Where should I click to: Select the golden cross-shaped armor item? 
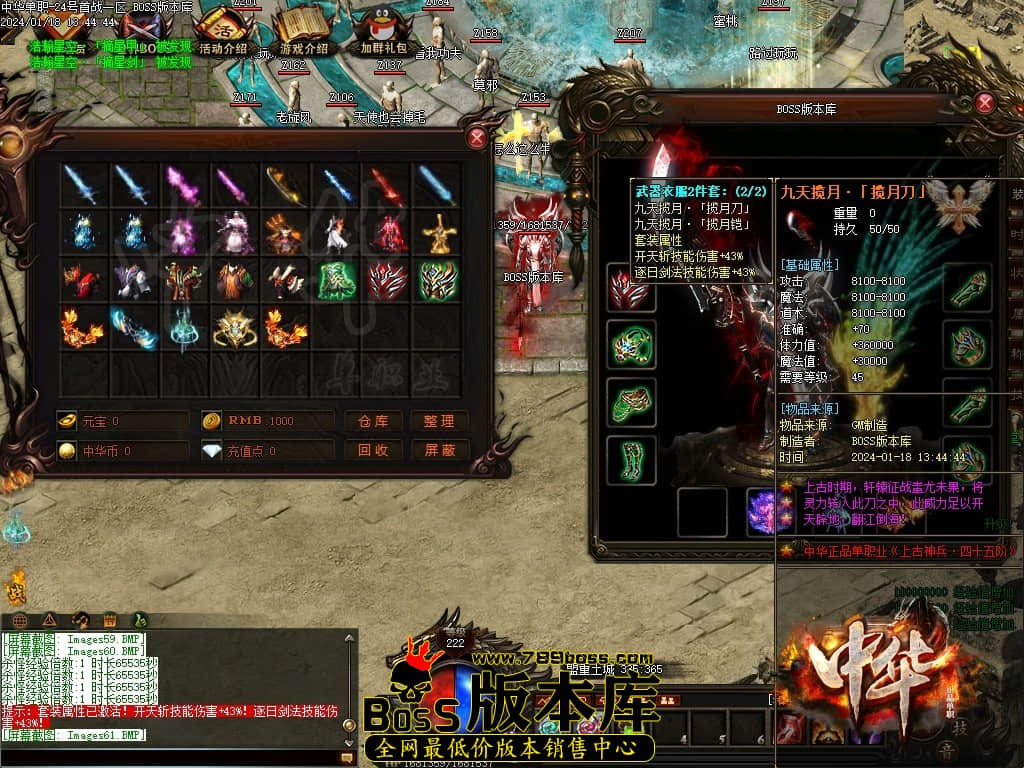point(437,233)
